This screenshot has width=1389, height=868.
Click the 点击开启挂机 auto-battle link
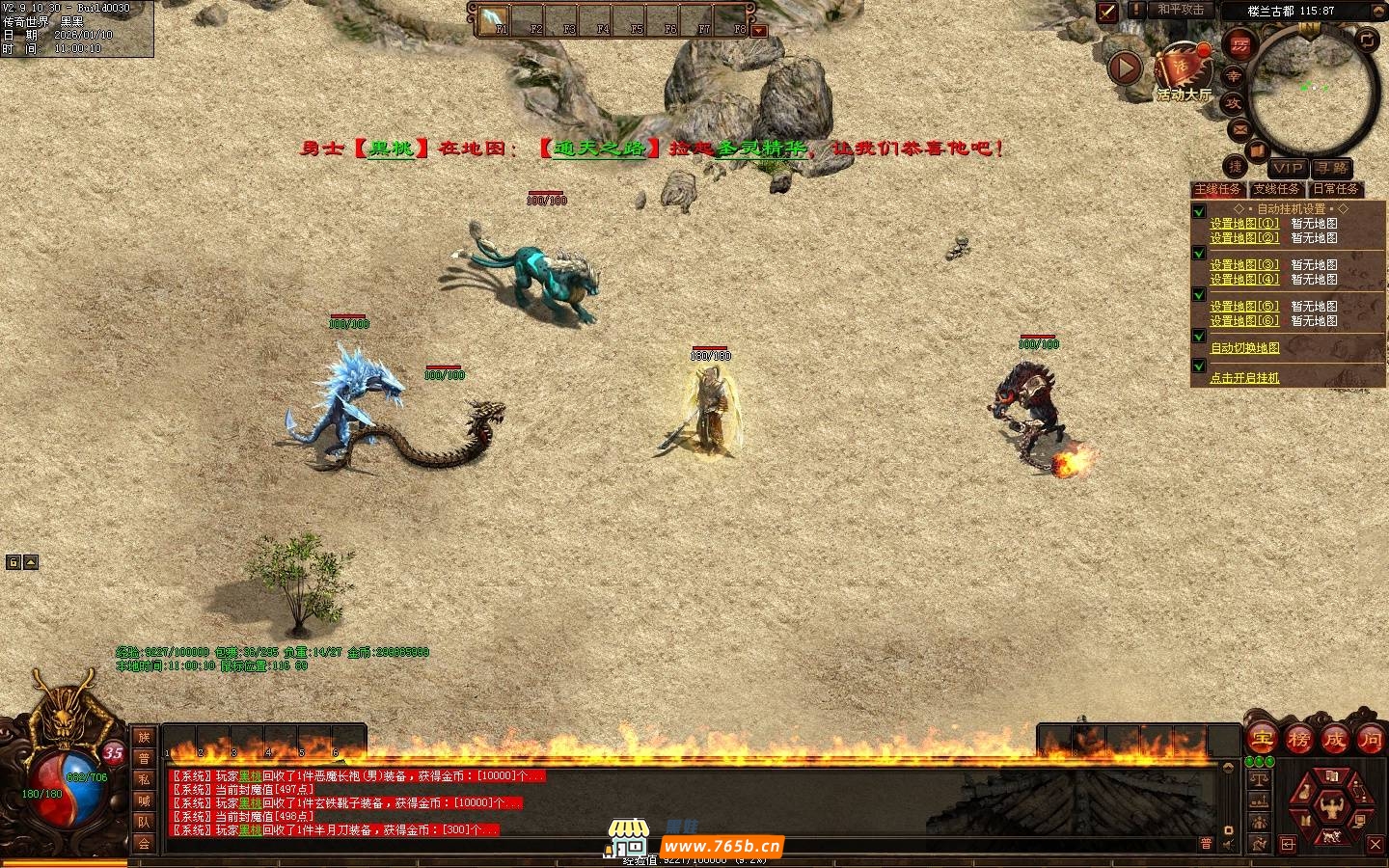tap(1244, 378)
